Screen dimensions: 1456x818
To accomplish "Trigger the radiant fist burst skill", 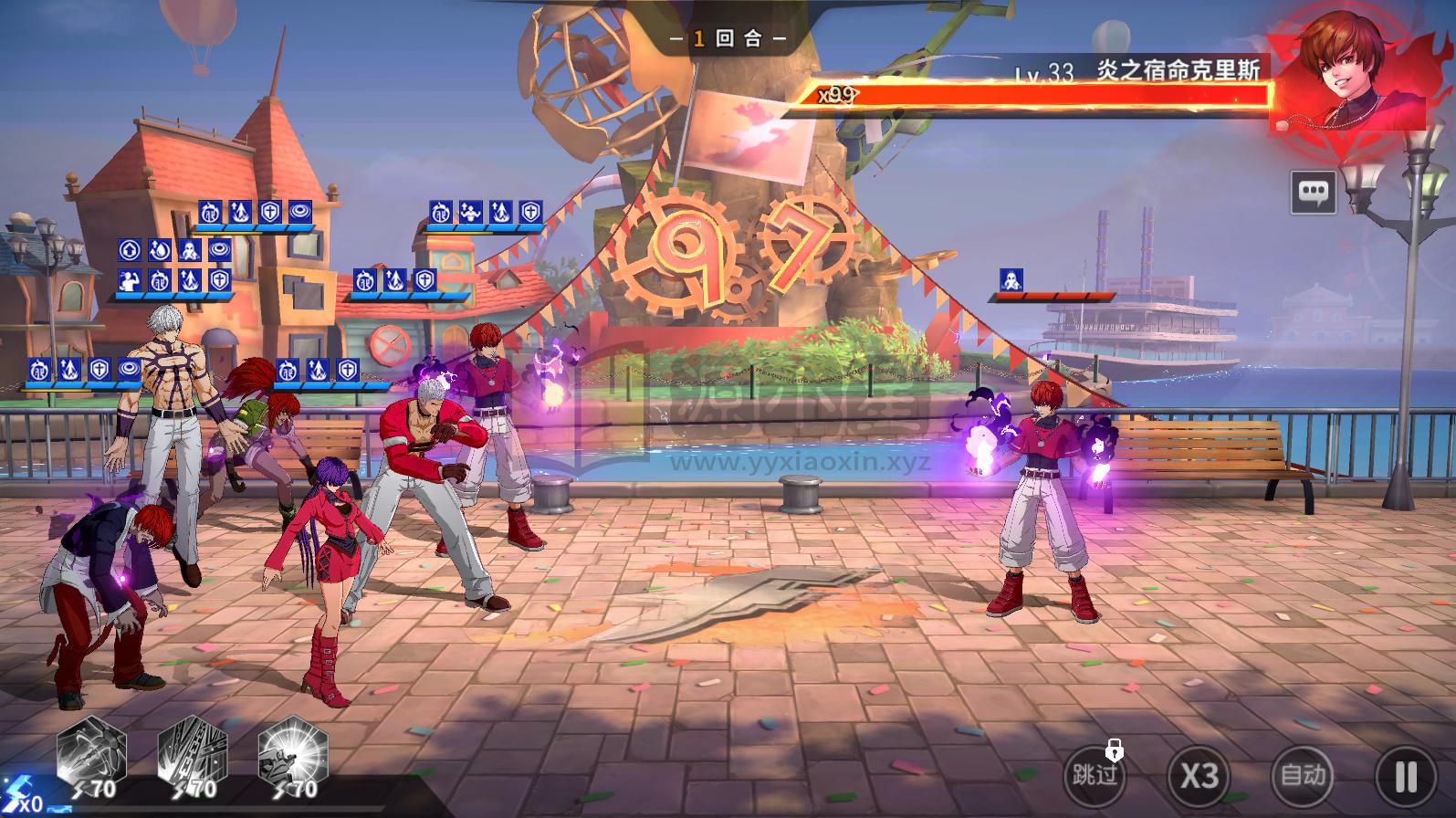I will click(x=292, y=753).
